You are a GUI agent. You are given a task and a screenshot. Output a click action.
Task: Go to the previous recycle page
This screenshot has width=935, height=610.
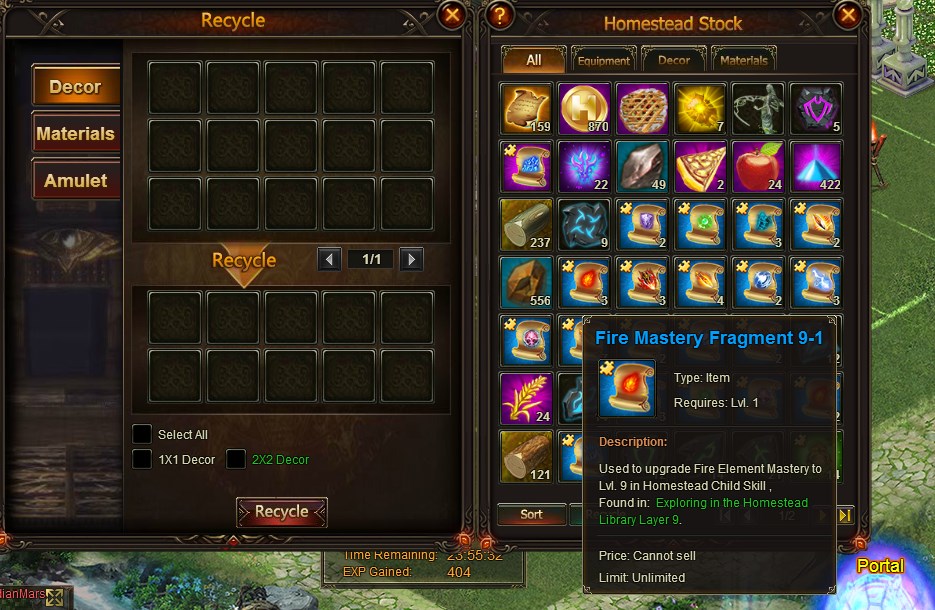(329, 260)
